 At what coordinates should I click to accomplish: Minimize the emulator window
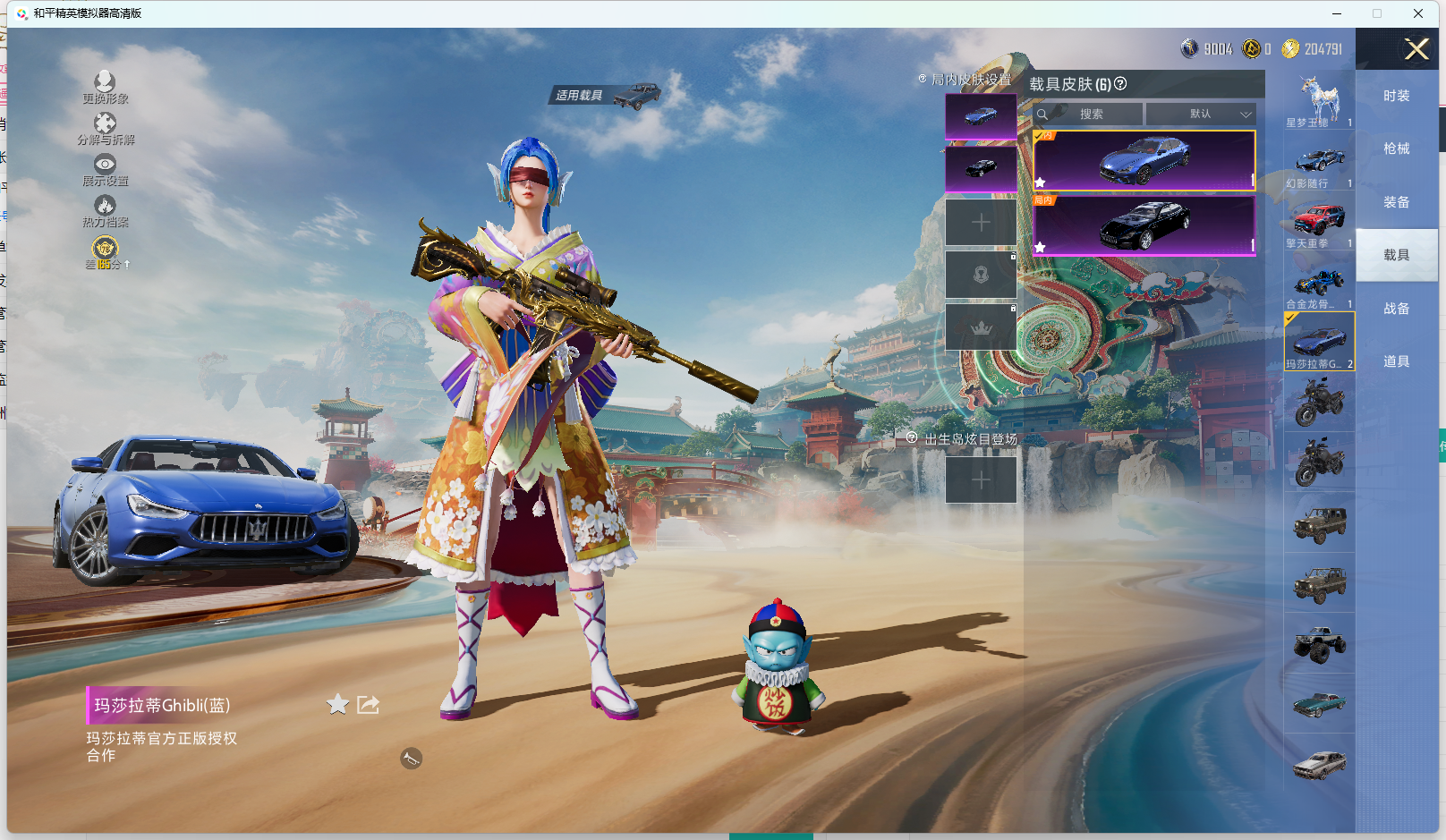click(1337, 13)
